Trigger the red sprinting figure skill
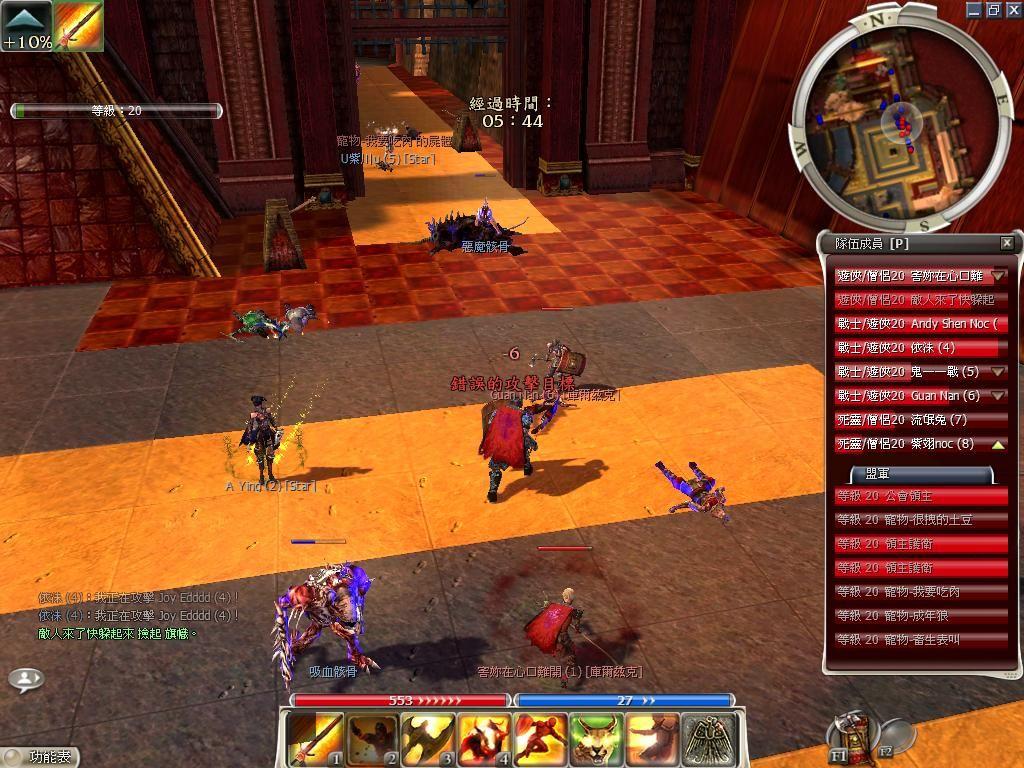1024x768 pixels. tap(540, 738)
